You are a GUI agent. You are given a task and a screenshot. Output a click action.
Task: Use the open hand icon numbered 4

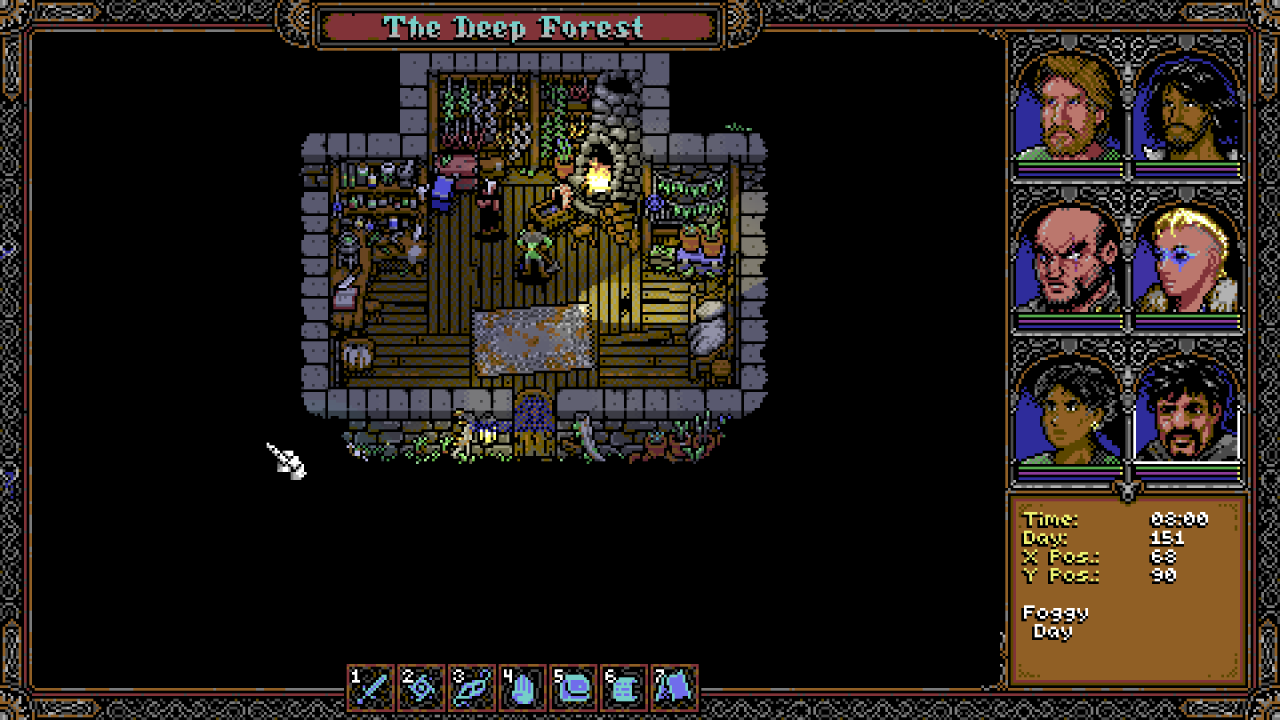tap(522, 688)
